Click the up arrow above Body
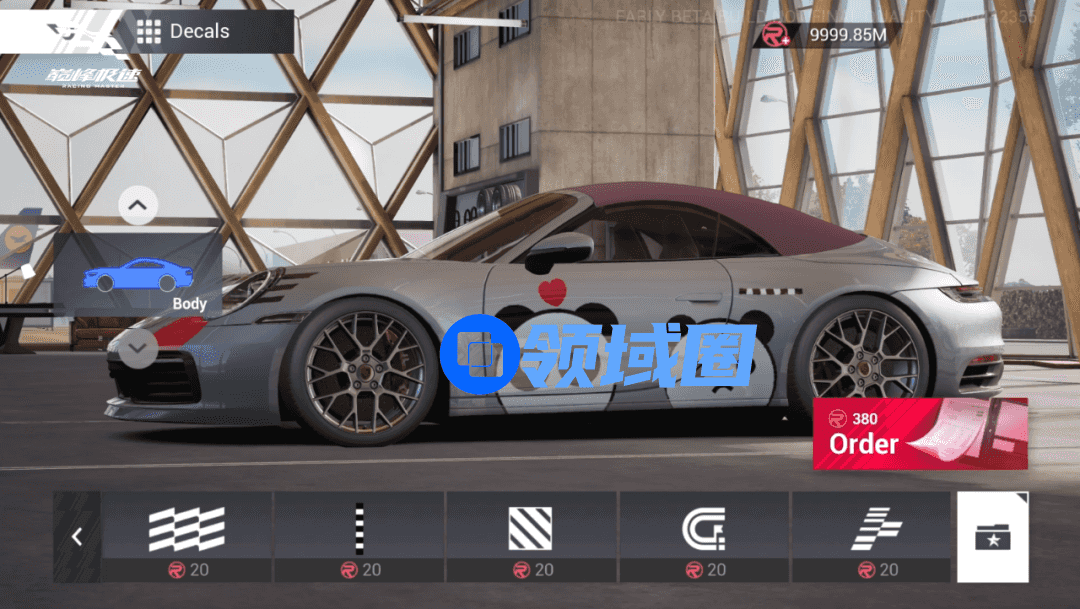Screen dimensions: 1080x609 point(138,207)
